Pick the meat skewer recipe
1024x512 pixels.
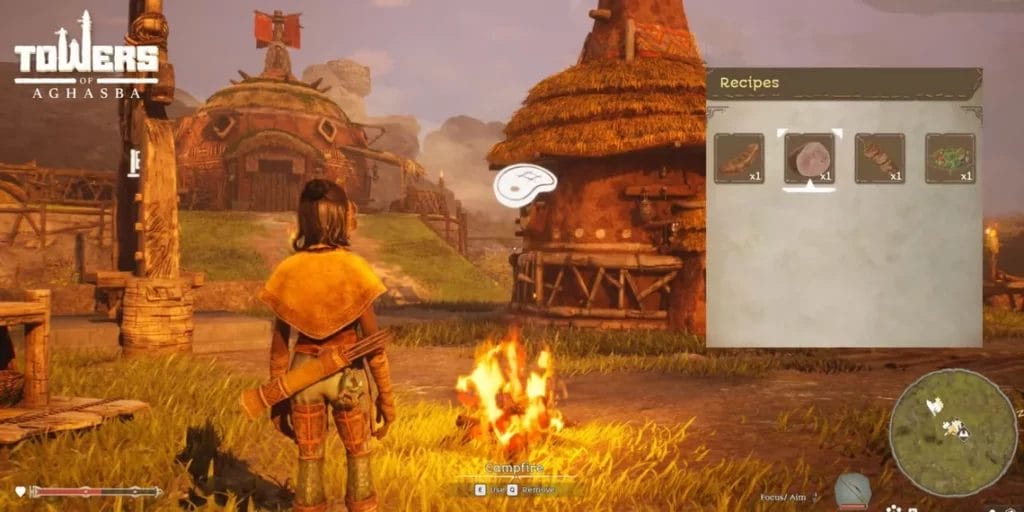[879, 158]
